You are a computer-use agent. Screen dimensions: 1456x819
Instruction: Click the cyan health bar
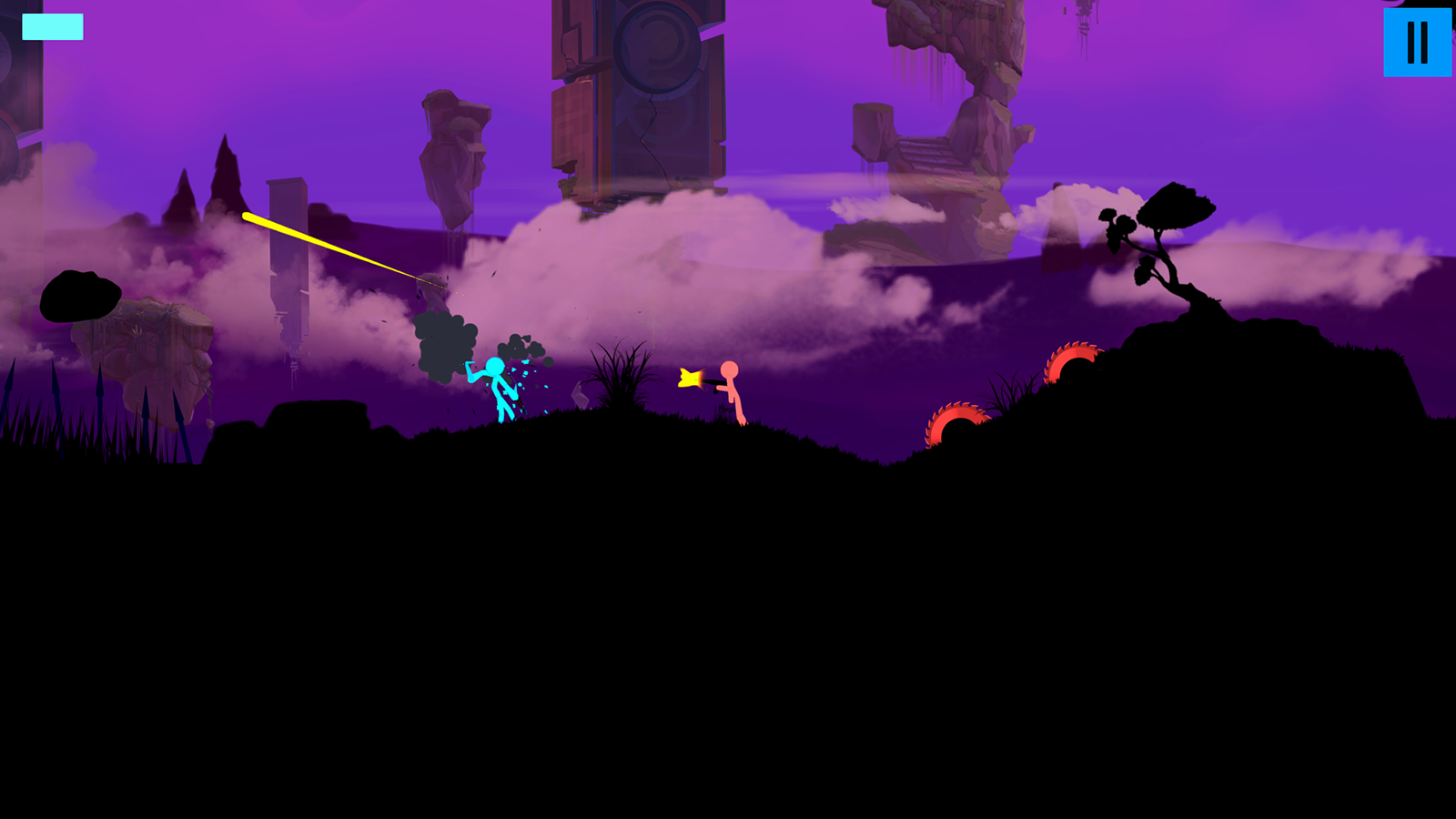point(52,27)
